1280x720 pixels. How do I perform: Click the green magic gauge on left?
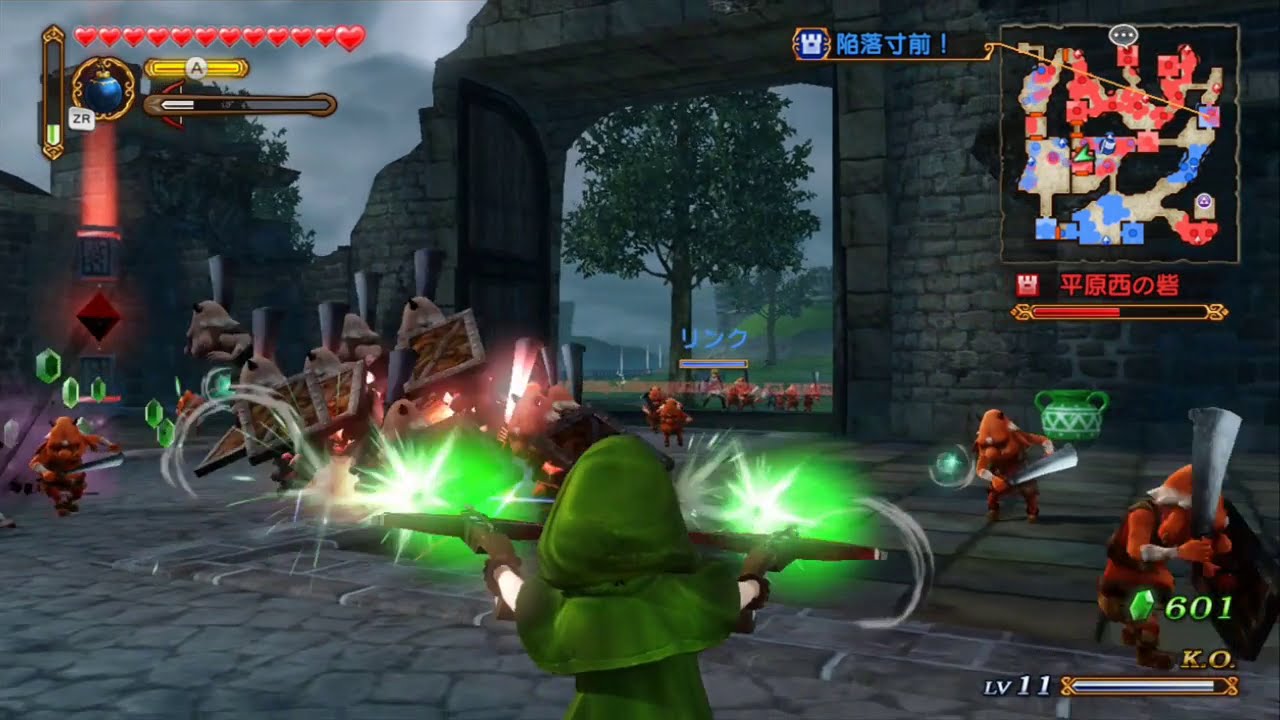pos(53,131)
